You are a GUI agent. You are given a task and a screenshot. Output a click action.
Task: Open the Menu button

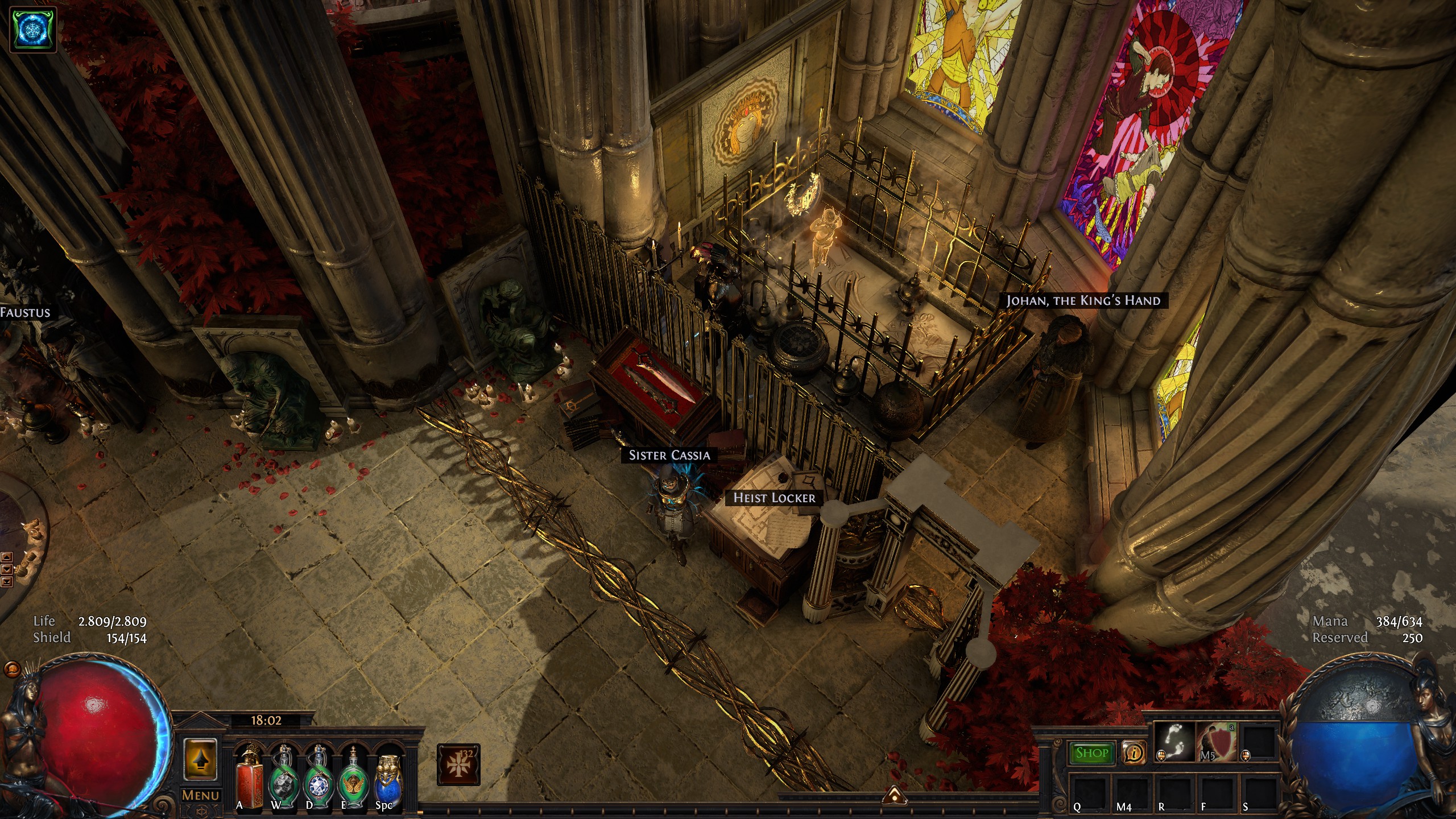tap(201, 796)
